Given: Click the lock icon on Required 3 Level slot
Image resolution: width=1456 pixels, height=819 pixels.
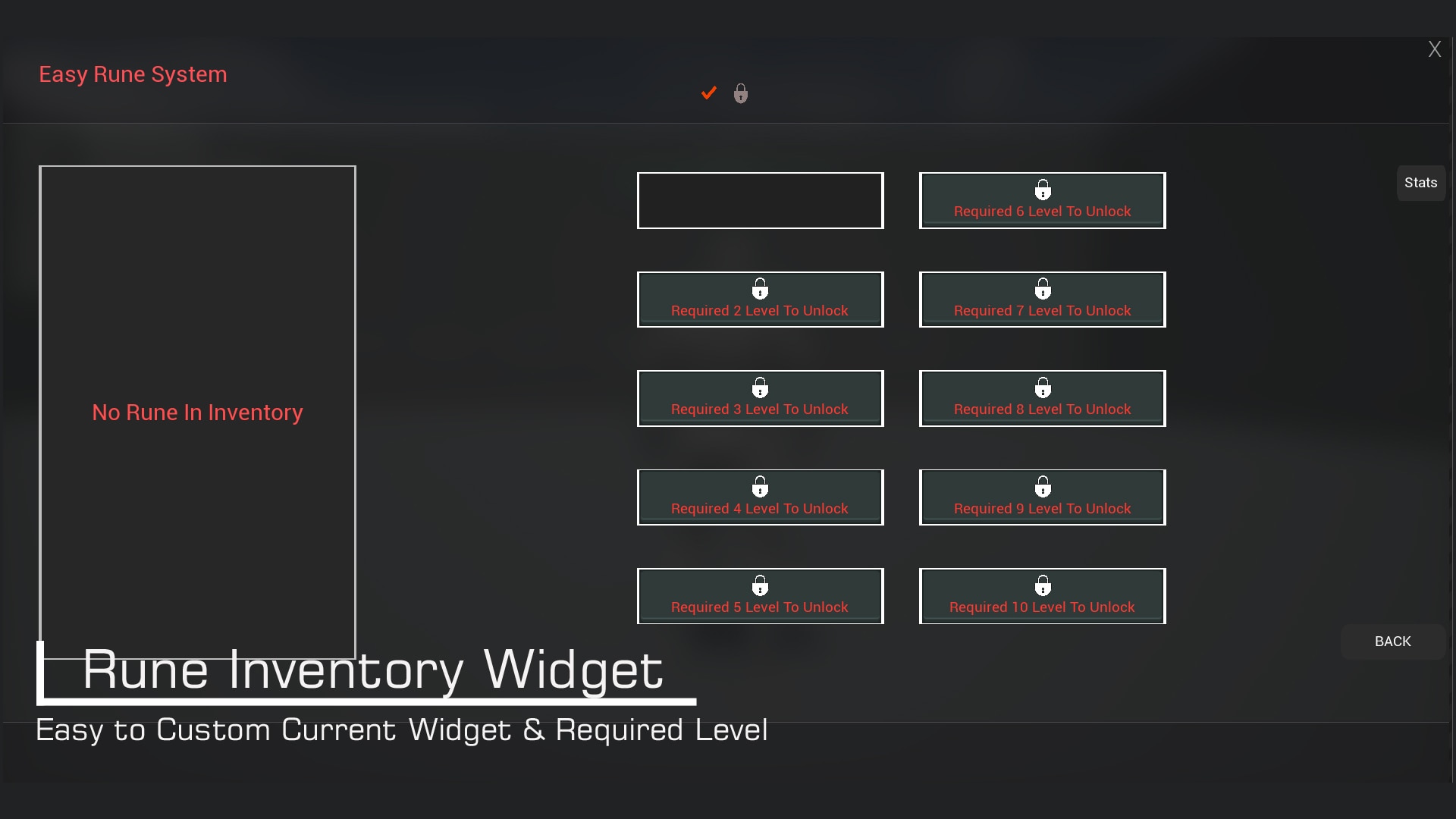Looking at the screenshot, I should click(760, 387).
